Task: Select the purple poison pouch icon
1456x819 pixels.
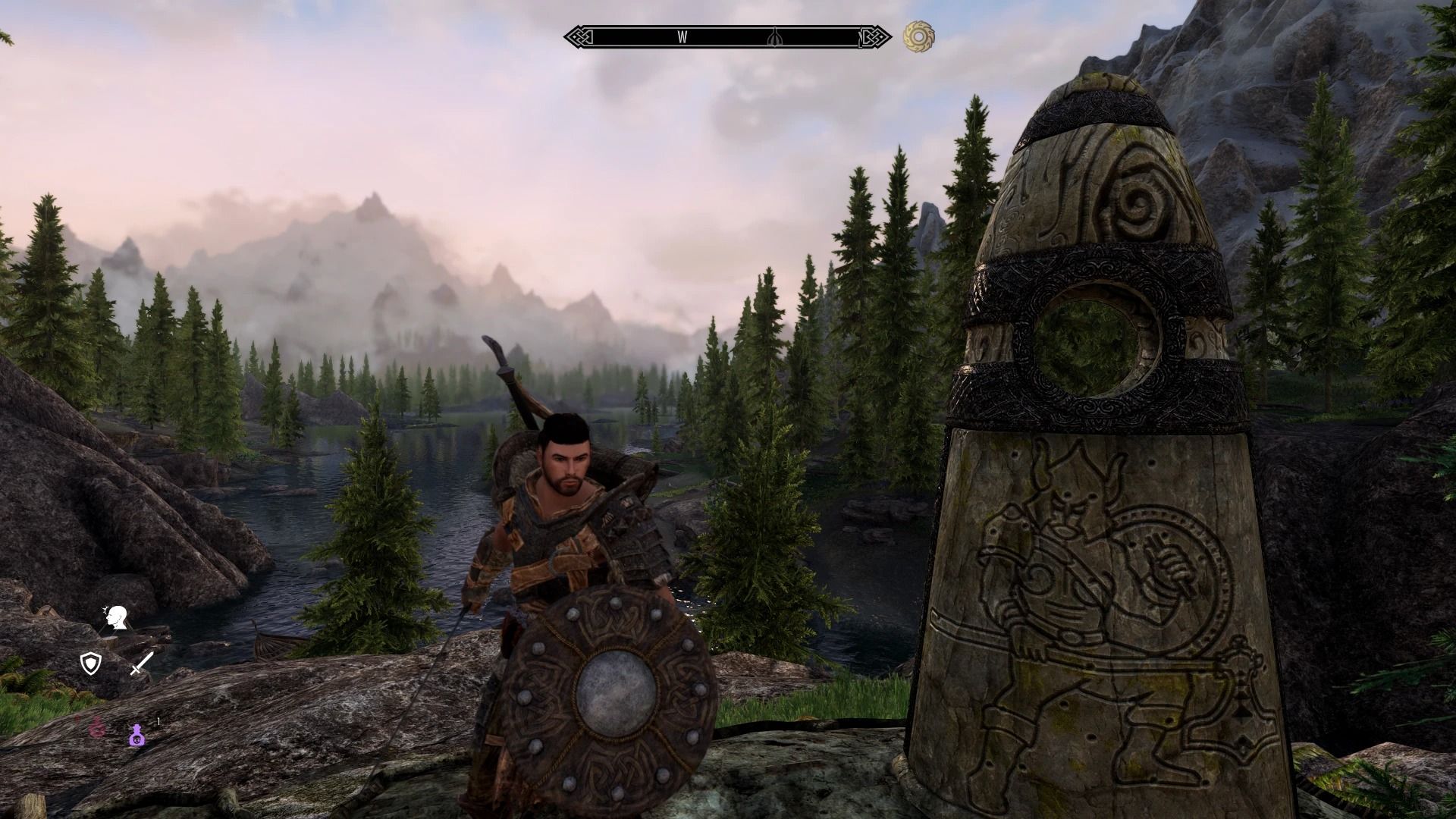Action: coord(136,736)
